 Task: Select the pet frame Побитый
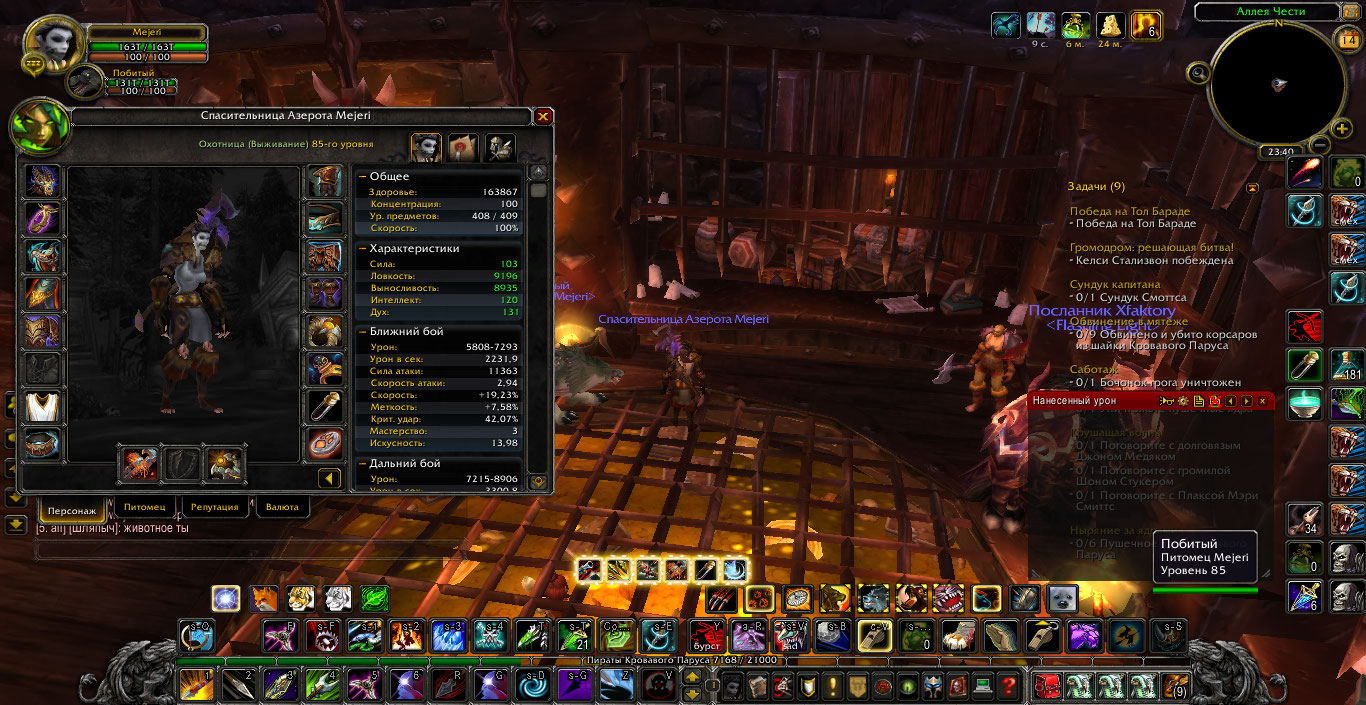click(x=87, y=85)
